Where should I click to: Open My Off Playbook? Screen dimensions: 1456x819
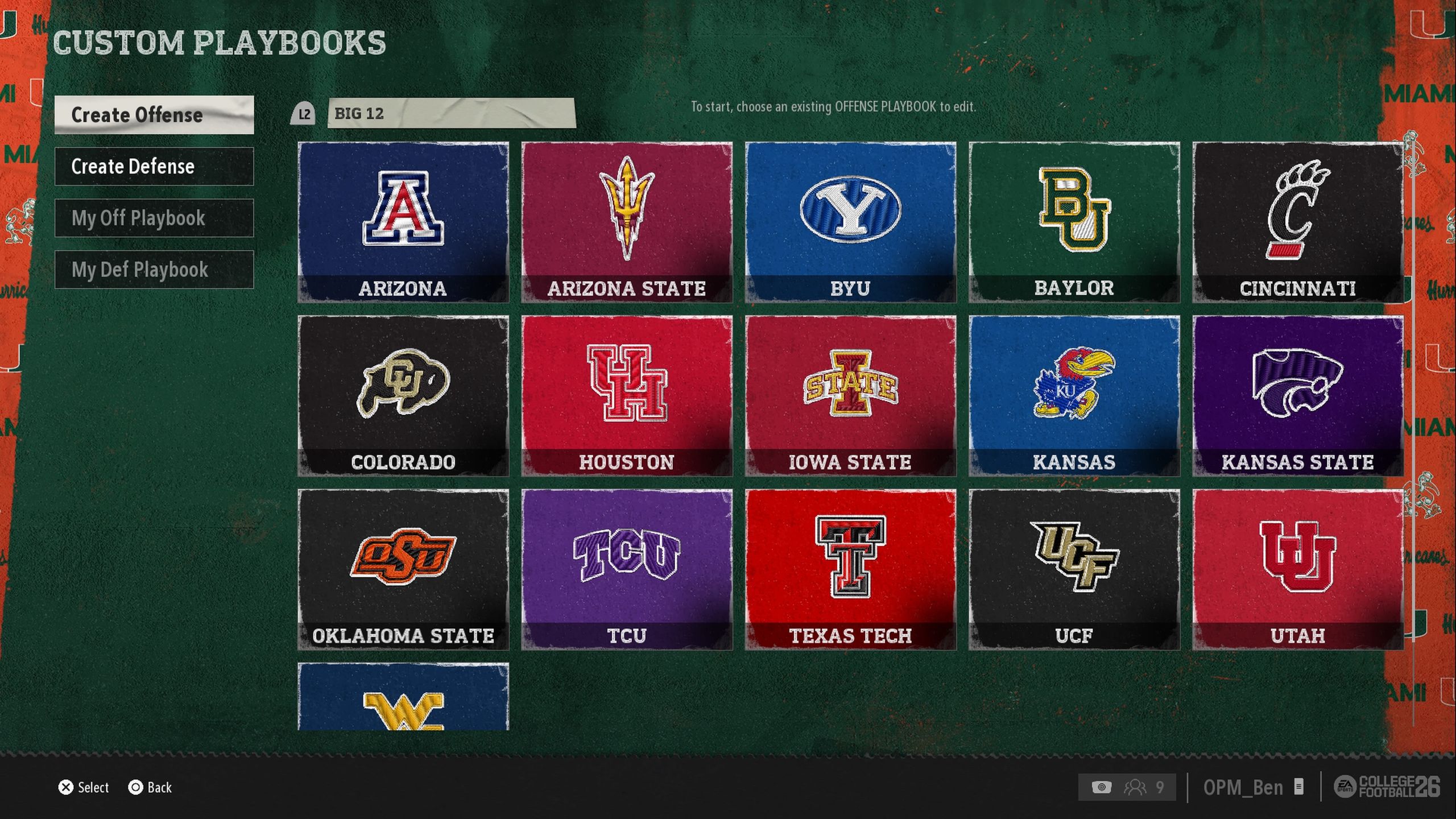[x=154, y=218]
